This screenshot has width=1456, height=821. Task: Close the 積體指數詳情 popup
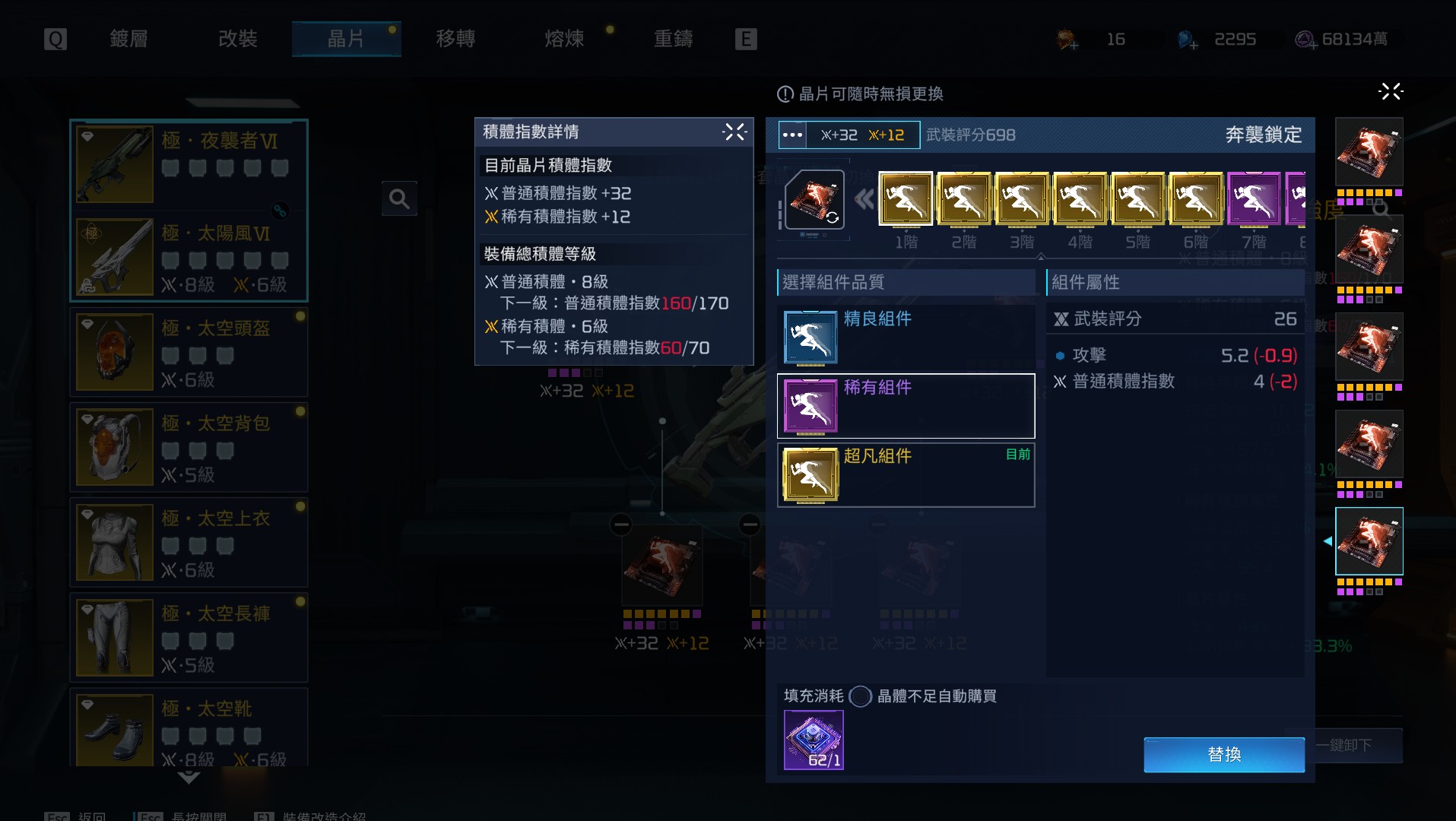(x=734, y=132)
